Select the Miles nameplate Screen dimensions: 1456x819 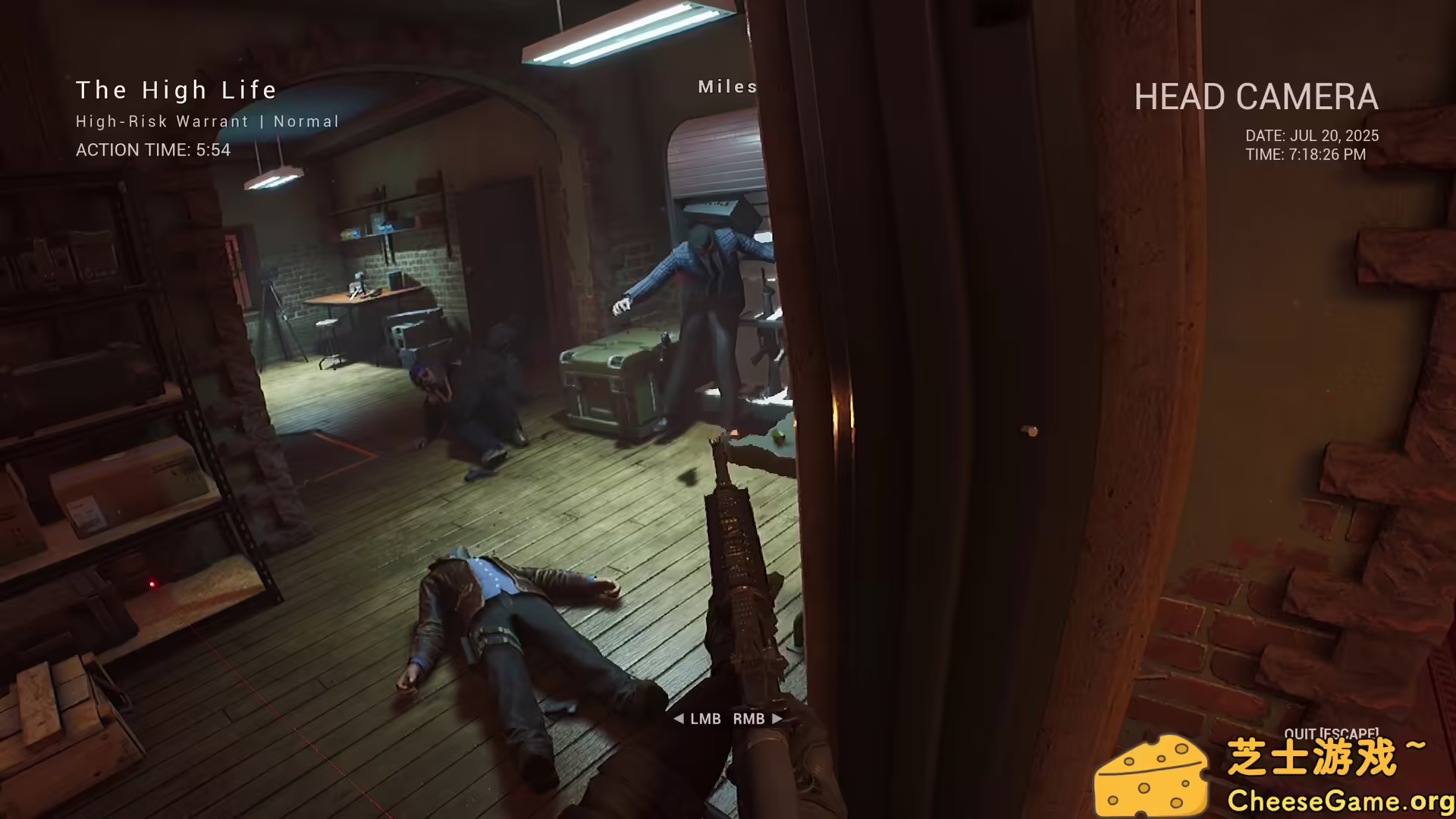tap(726, 86)
